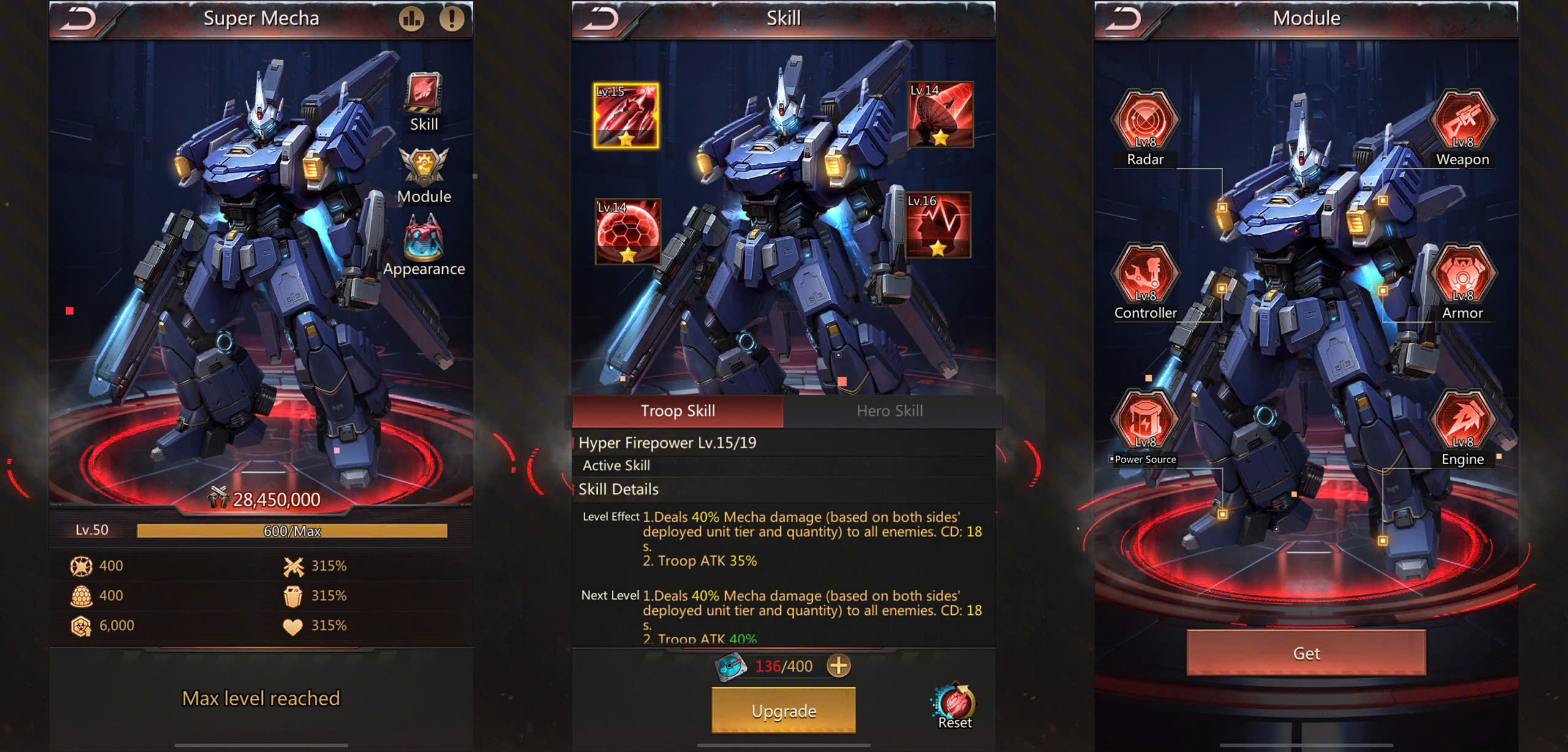
Task: Select the Lv.15 Hyper Firepower missile skill
Action: click(625, 116)
